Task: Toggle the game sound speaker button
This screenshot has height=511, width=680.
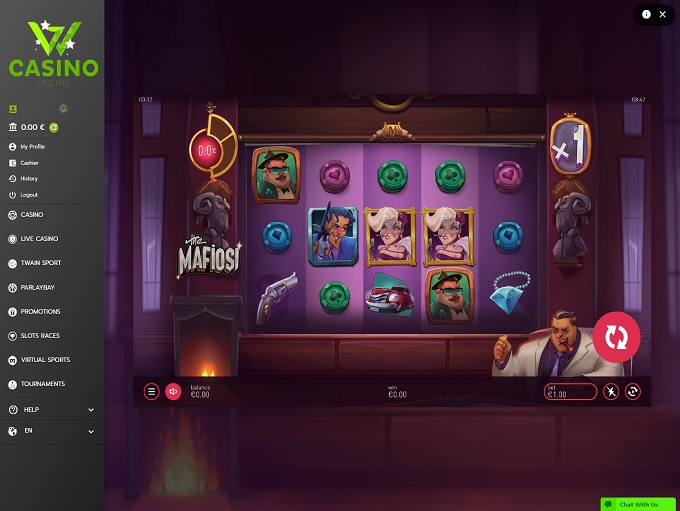Action: tap(172, 392)
